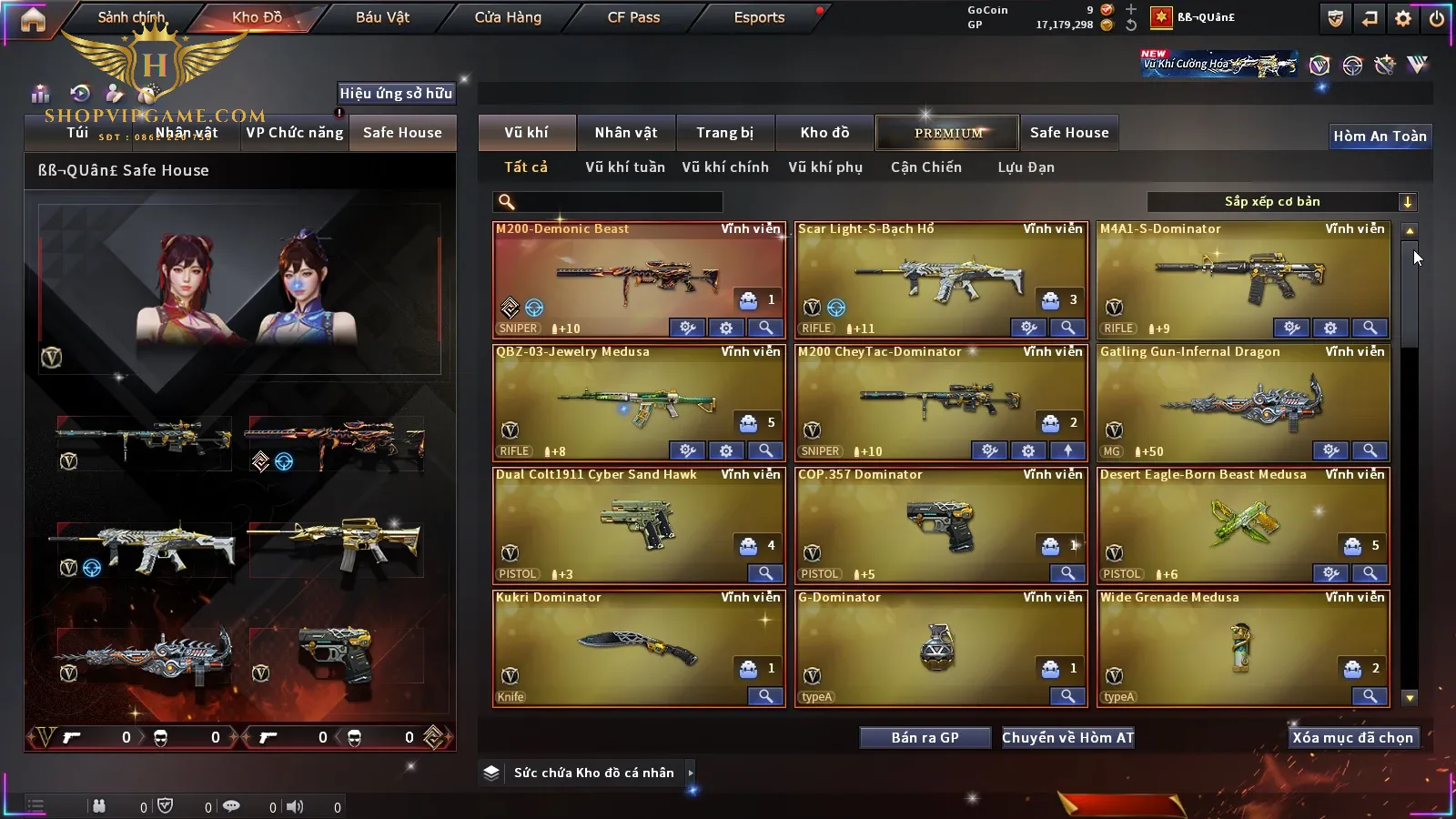This screenshot has height=819, width=1456.
Task: Open the Báu Vật menu
Action: pyautogui.click(x=382, y=17)
